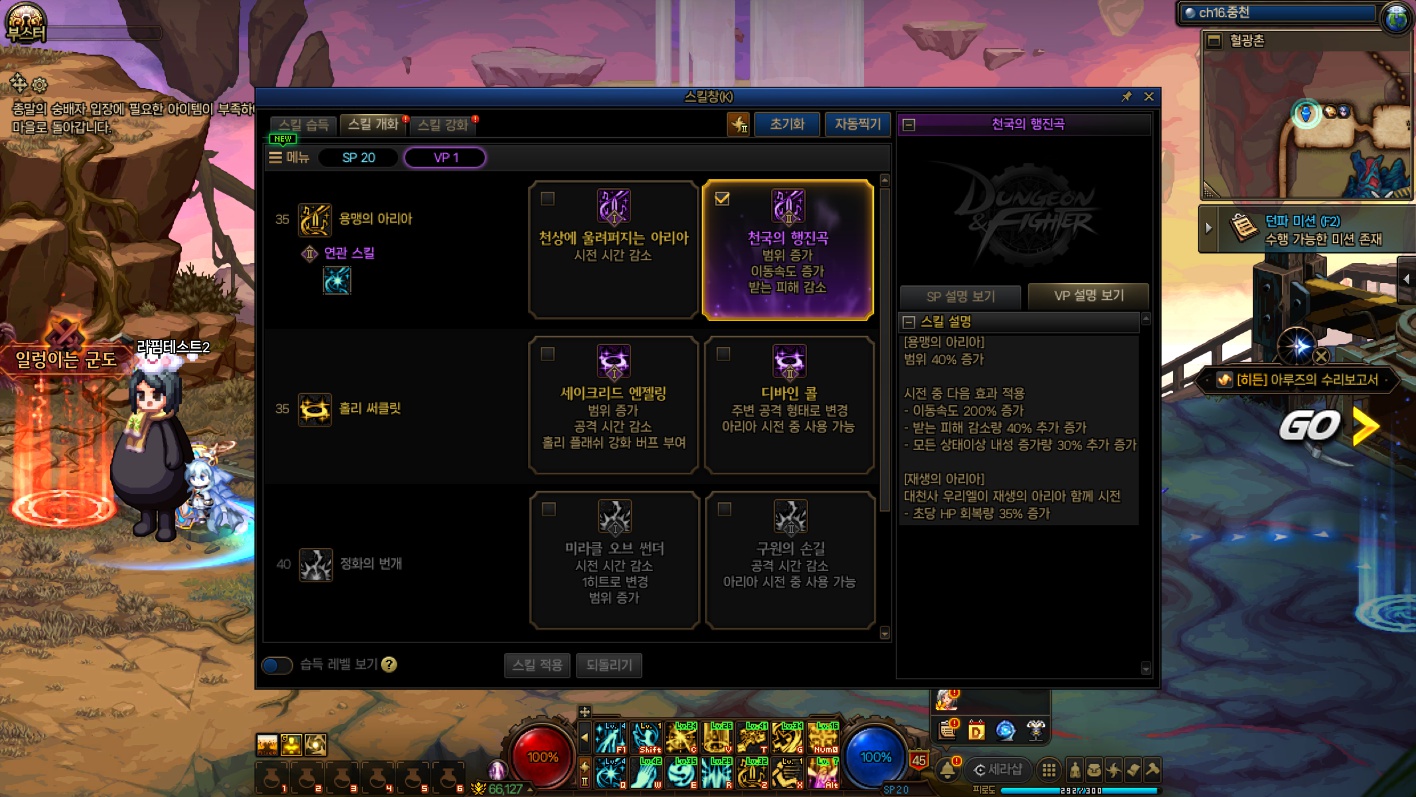
Task: Revert changes with the 되돌리기 button
Action: click(x=608, y=665)
